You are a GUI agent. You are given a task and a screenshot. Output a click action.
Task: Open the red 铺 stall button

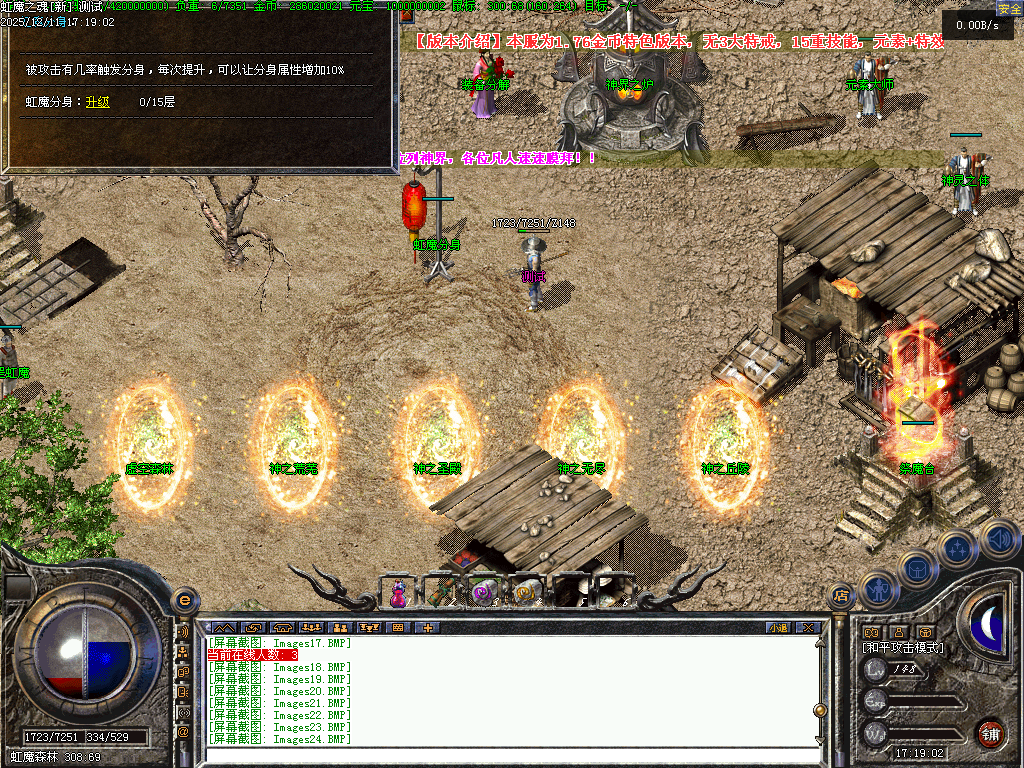(x=990, y=733)
